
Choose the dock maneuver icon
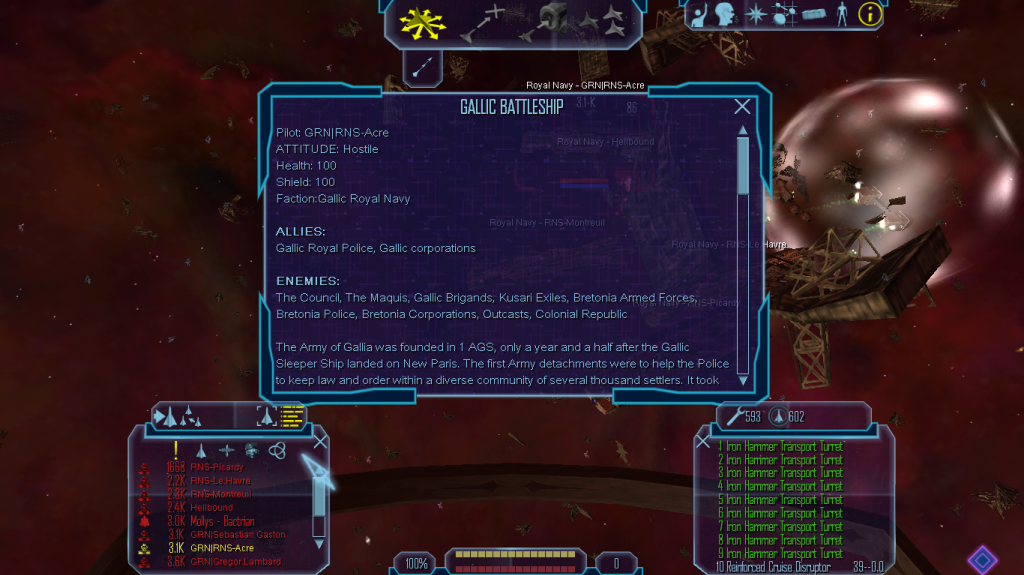point(547,21)
